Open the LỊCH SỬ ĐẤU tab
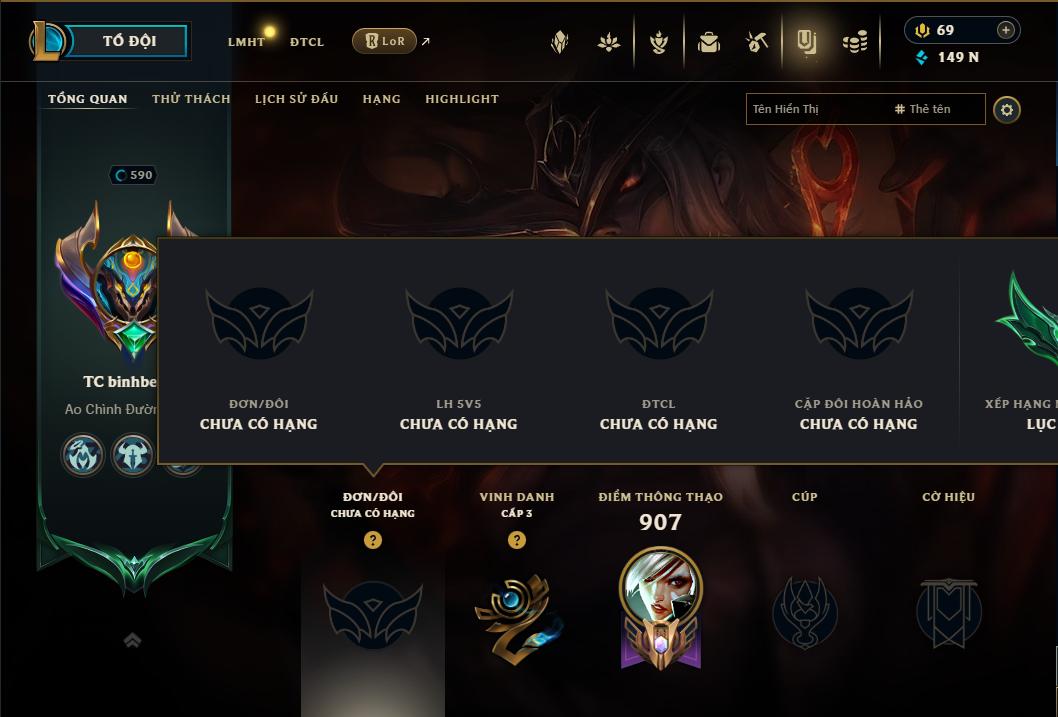This screenshot has height=717, width=1058. (296, 99)
